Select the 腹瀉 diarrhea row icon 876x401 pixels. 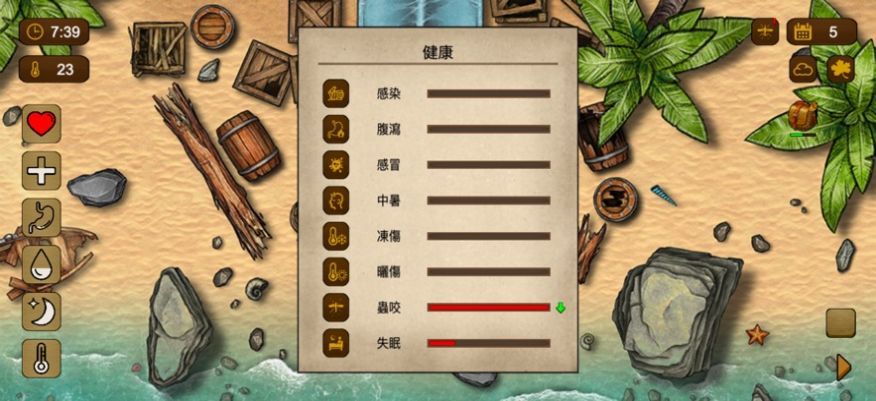(336, 129)
